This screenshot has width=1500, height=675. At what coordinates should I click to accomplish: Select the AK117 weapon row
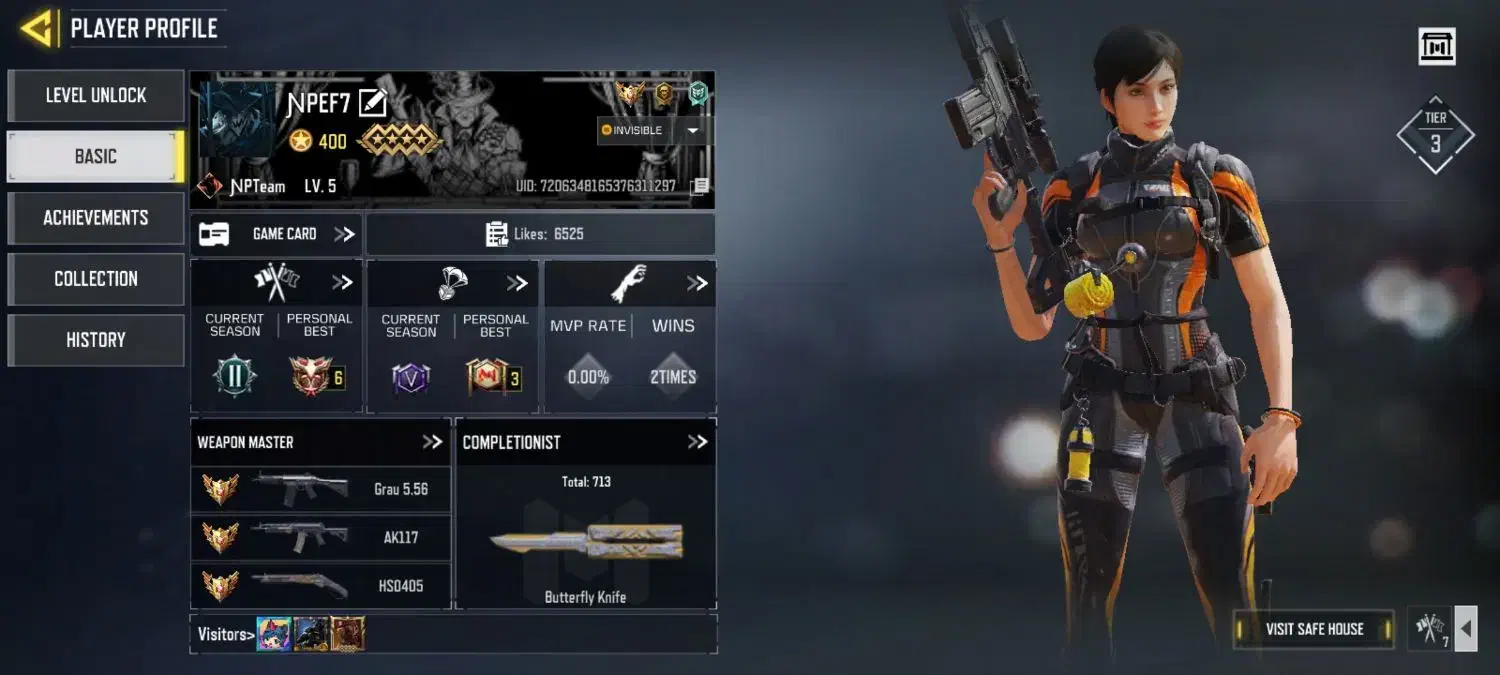[x=320, y=537]
